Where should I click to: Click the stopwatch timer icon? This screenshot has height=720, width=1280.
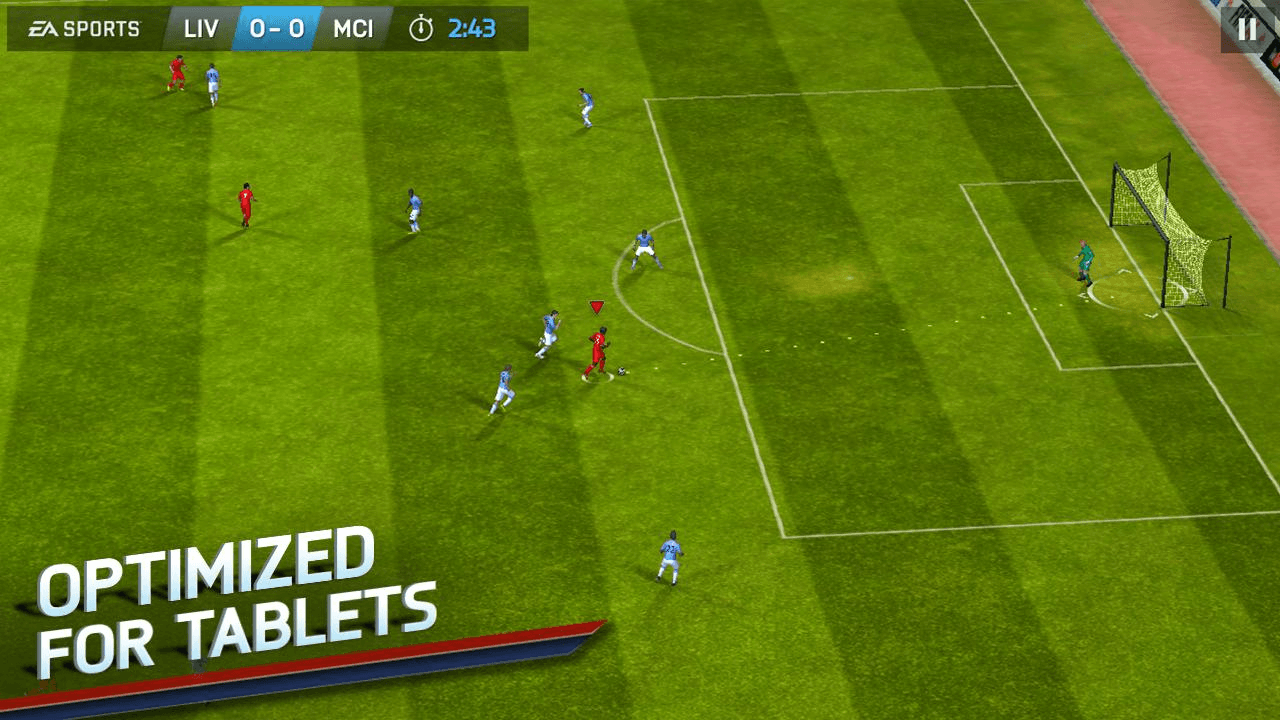point(419,28)
